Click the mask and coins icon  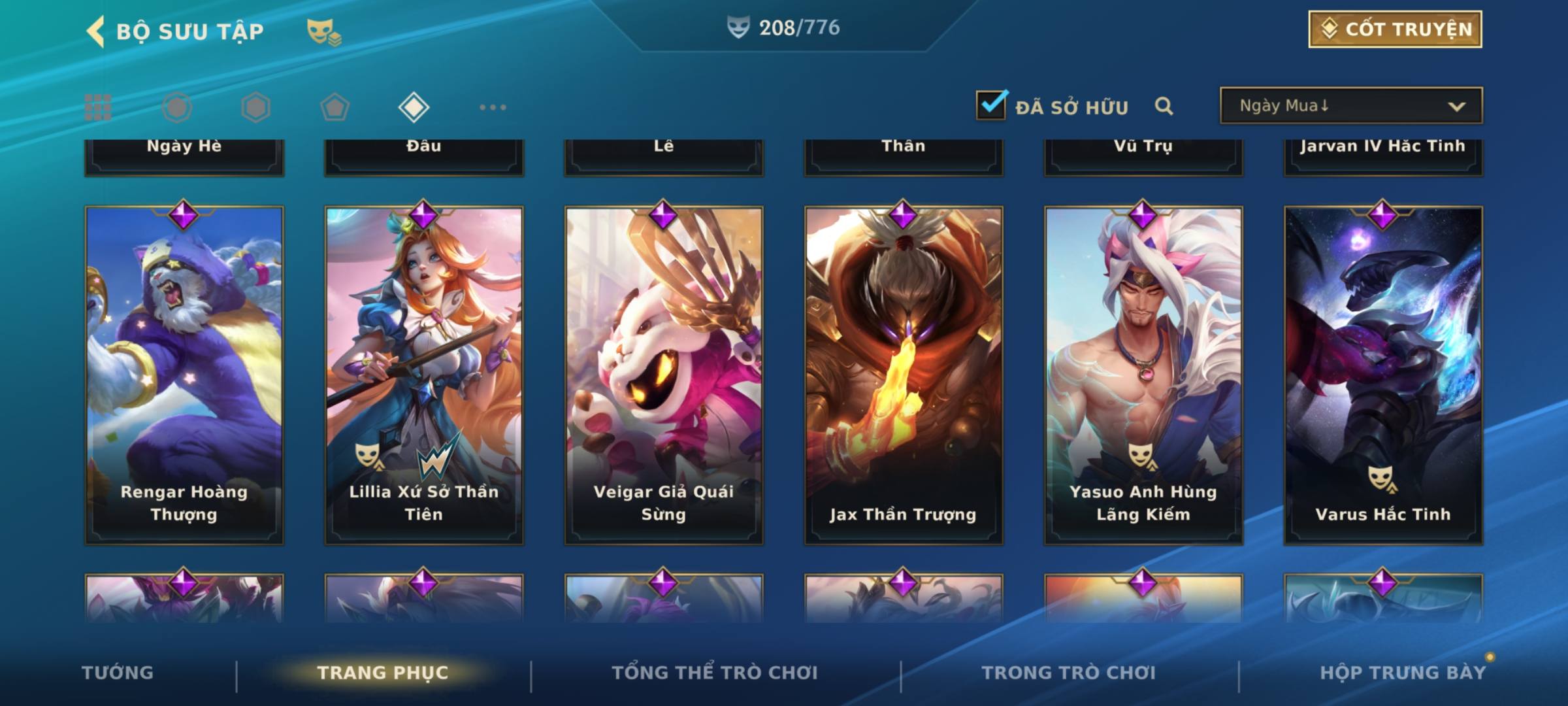pyautogui.click(x=323, y=32)
